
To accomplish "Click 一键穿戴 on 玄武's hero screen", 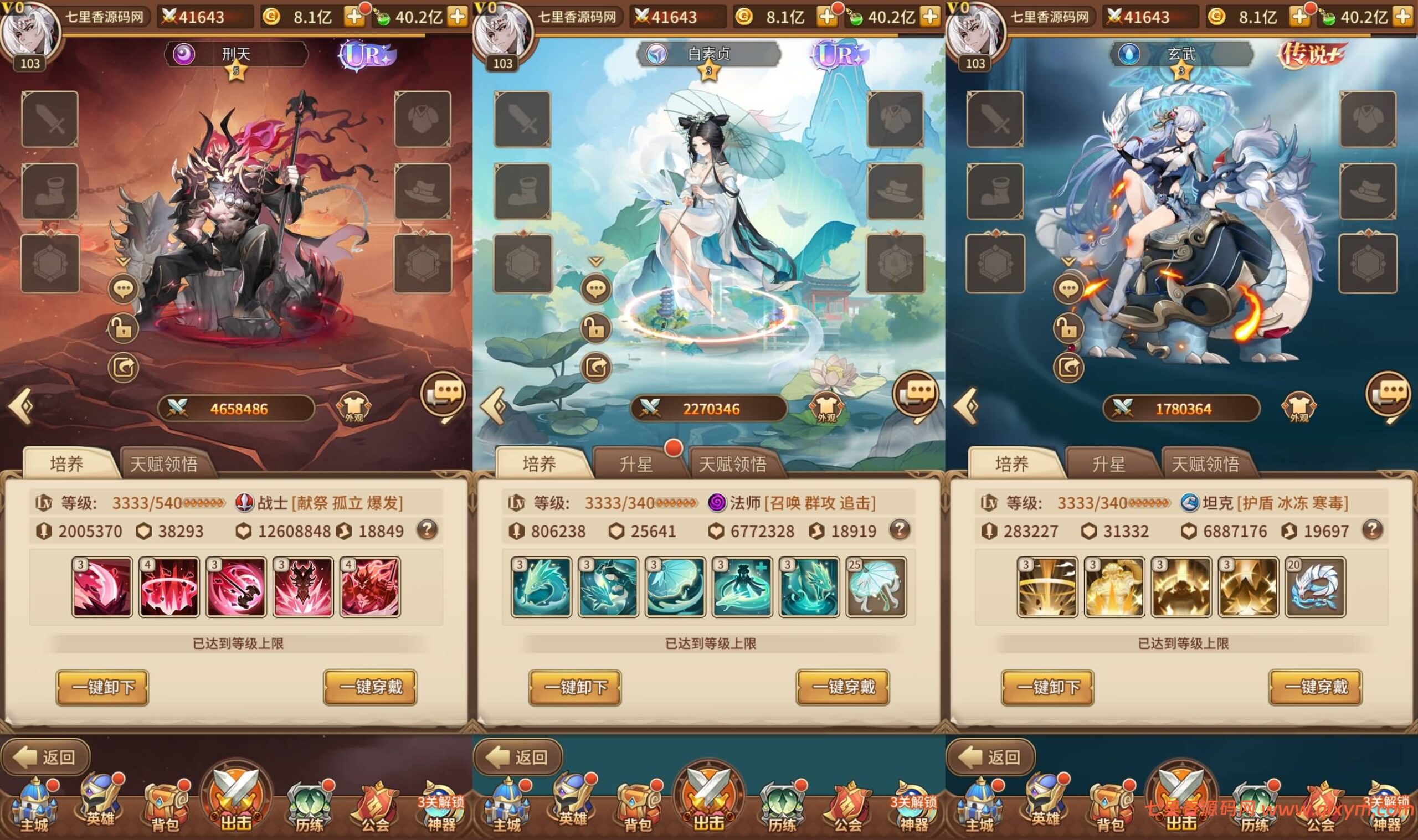I will pos(1316,687).
